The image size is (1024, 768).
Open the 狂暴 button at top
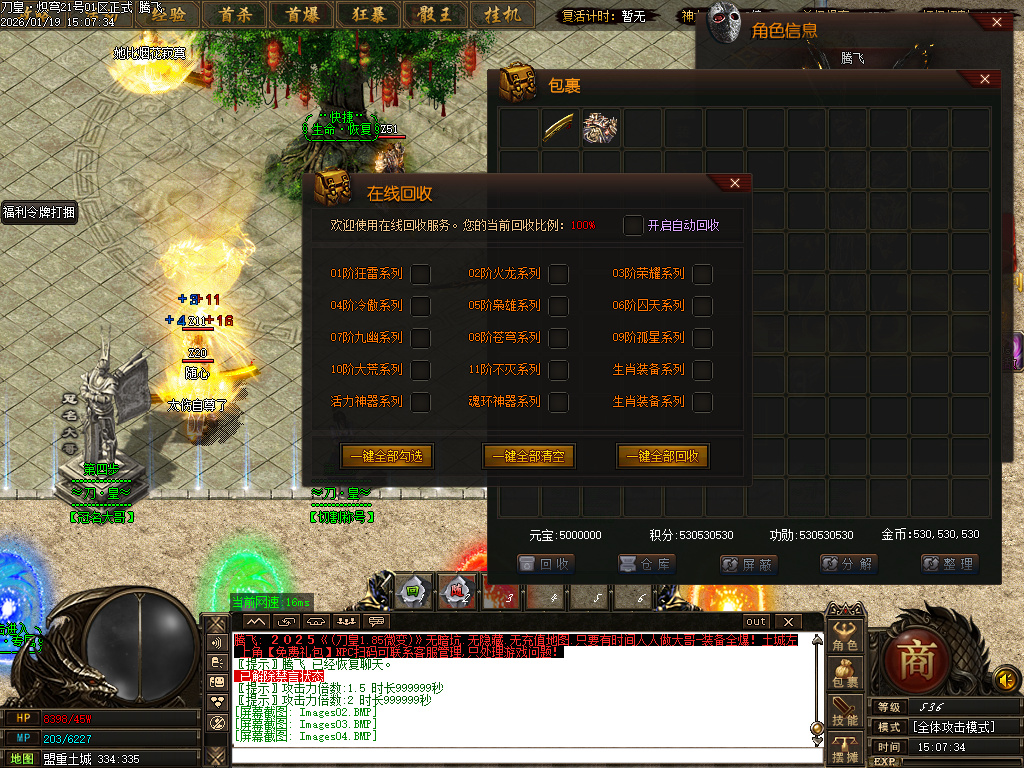370,14
